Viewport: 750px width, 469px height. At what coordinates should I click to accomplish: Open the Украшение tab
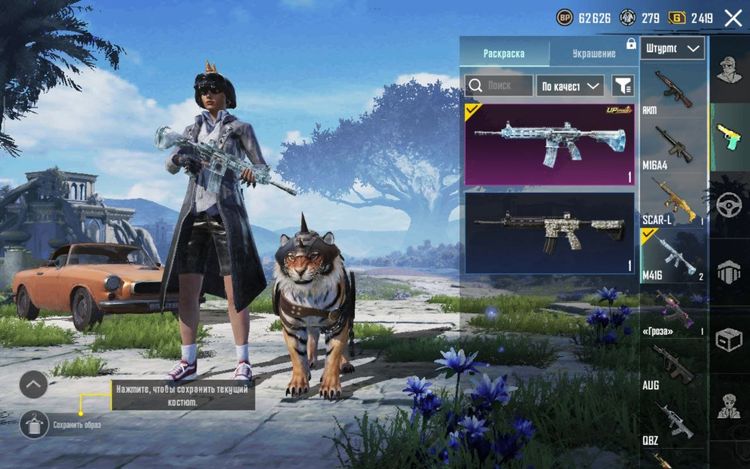594,52
